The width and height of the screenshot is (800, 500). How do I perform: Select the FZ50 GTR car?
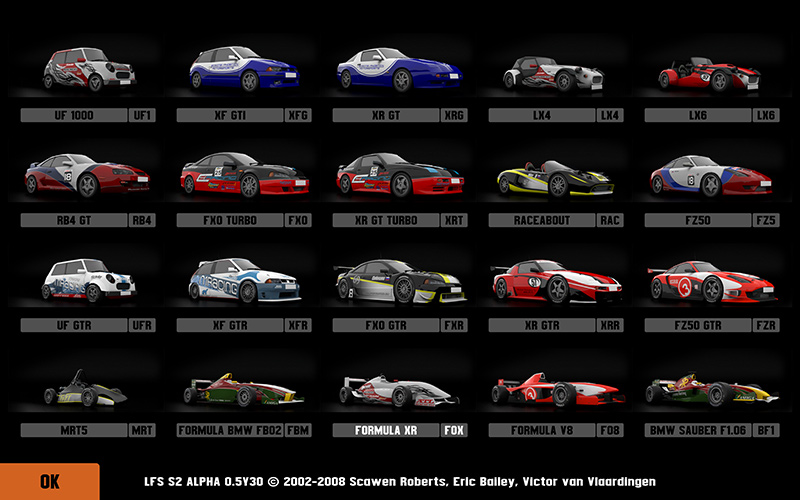[712, 282]
